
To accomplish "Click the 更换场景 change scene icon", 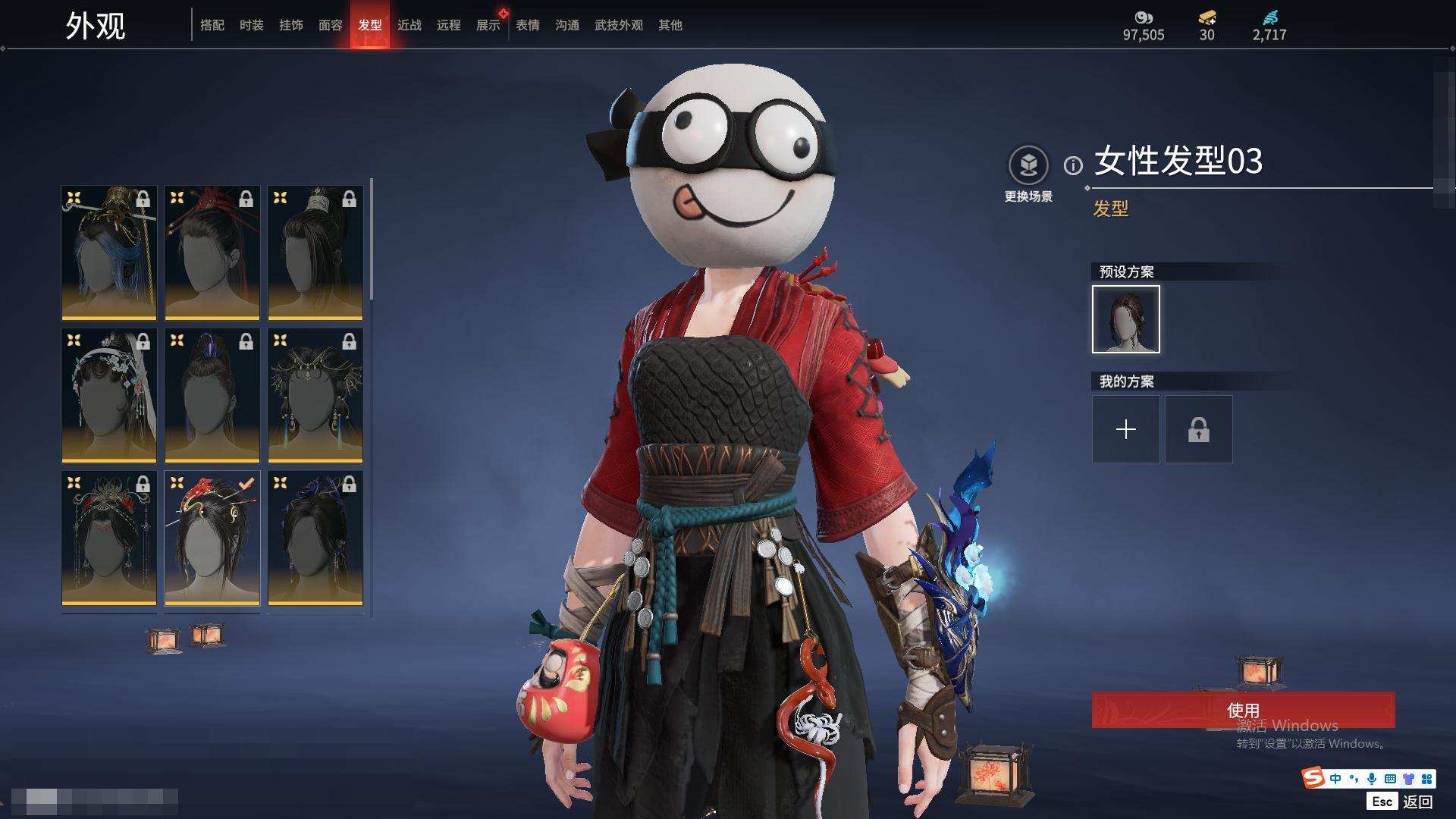I will 1028,165.
